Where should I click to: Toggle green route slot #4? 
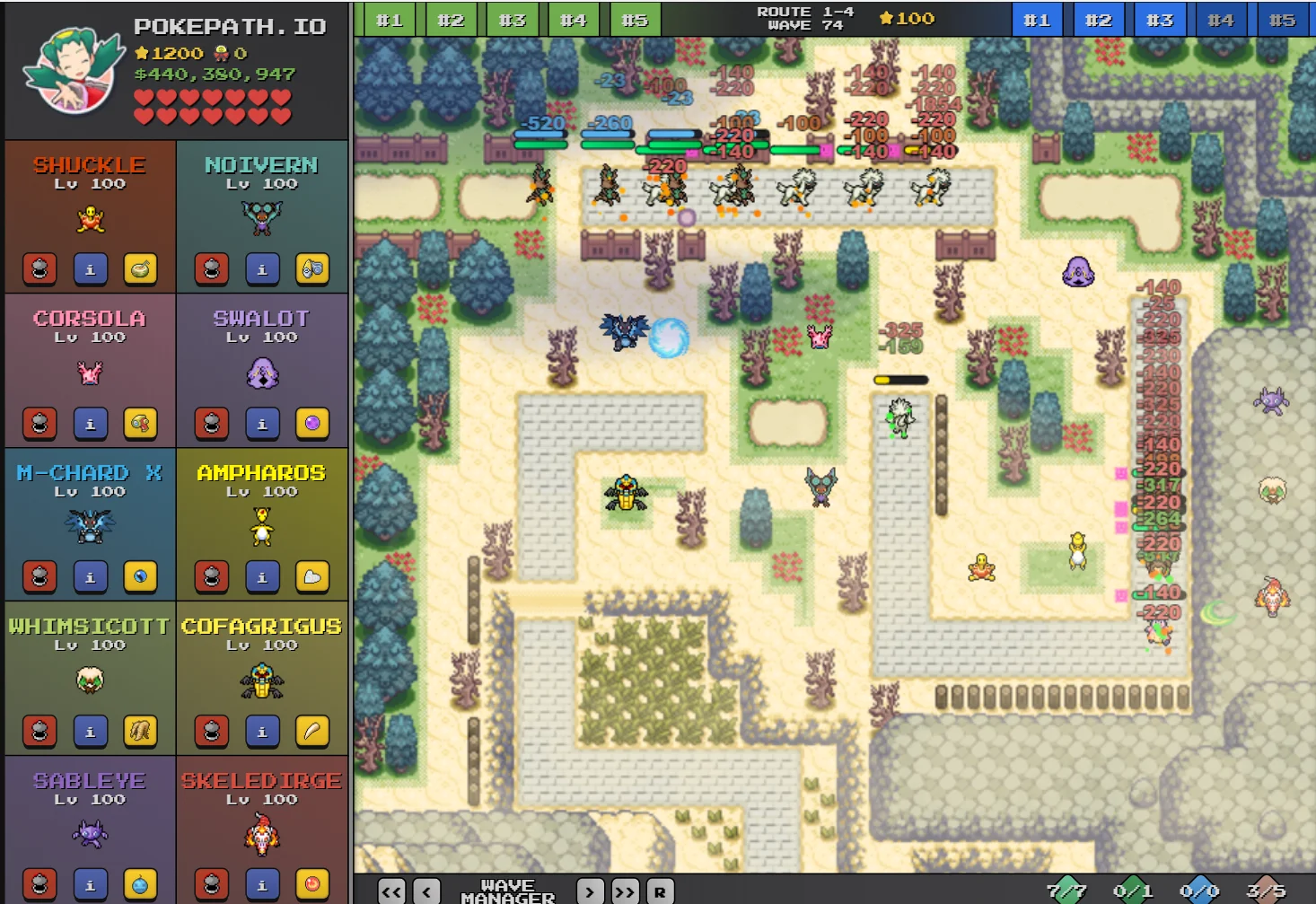click(x=574, y=18)
